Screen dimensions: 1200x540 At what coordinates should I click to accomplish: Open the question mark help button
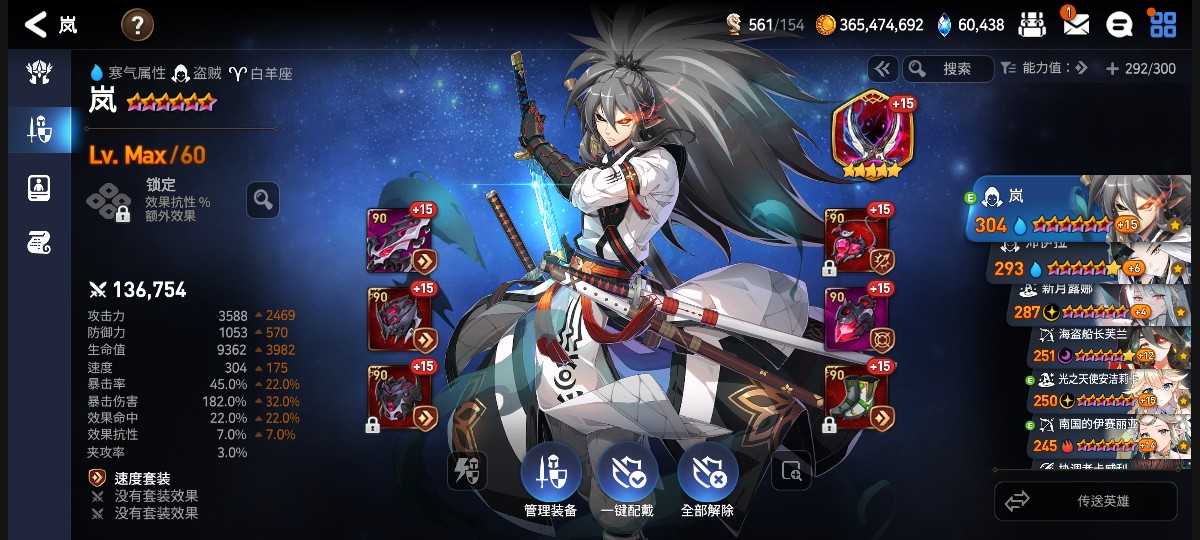point(137,24)
